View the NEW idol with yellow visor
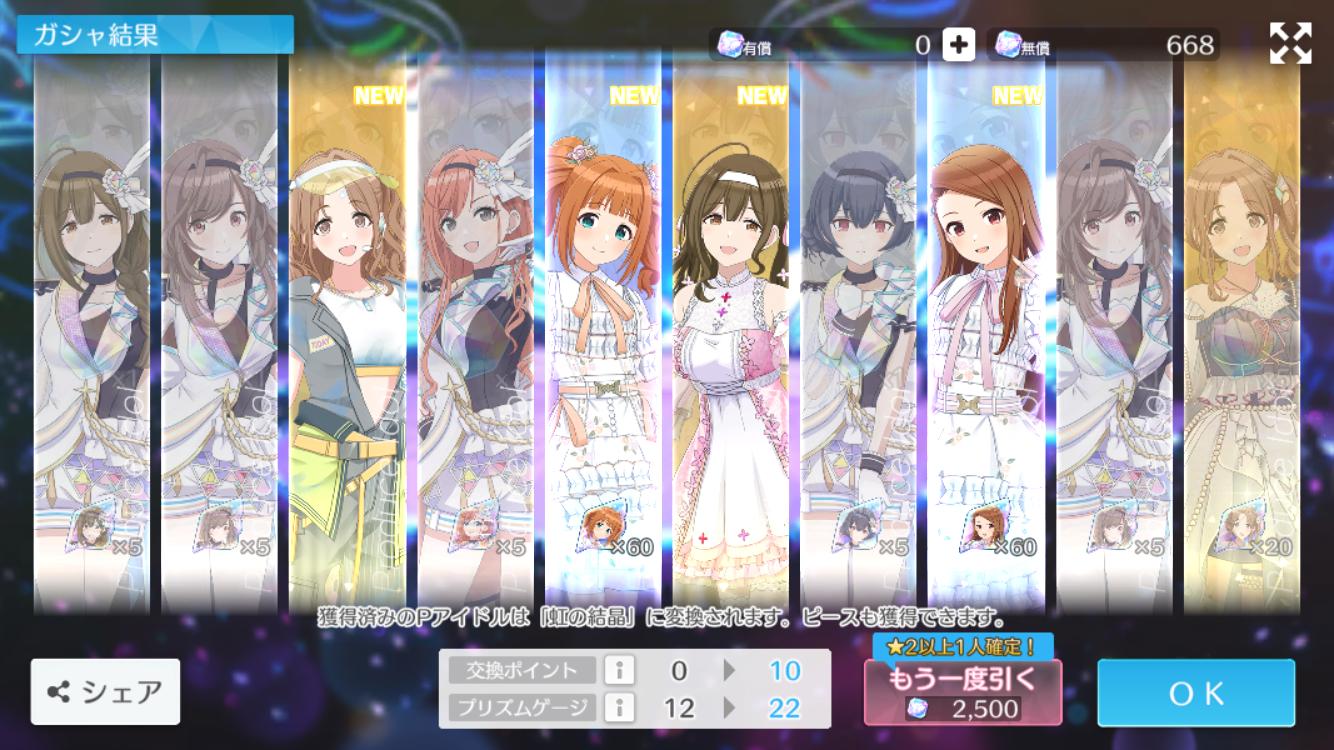1334x750 pixels. [x=347, y=330]
